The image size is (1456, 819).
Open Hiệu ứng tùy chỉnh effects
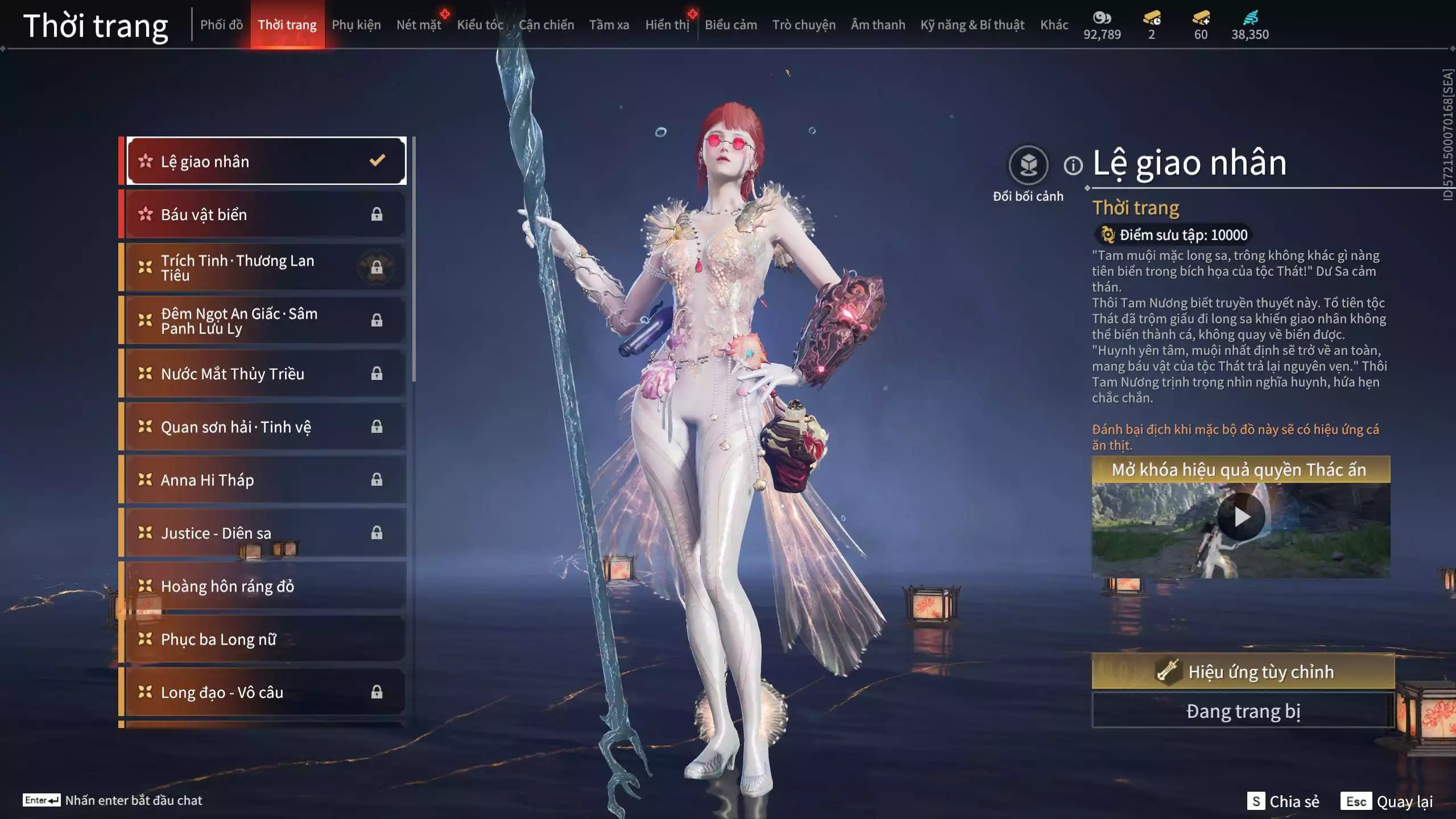(x=1243, y=672)
